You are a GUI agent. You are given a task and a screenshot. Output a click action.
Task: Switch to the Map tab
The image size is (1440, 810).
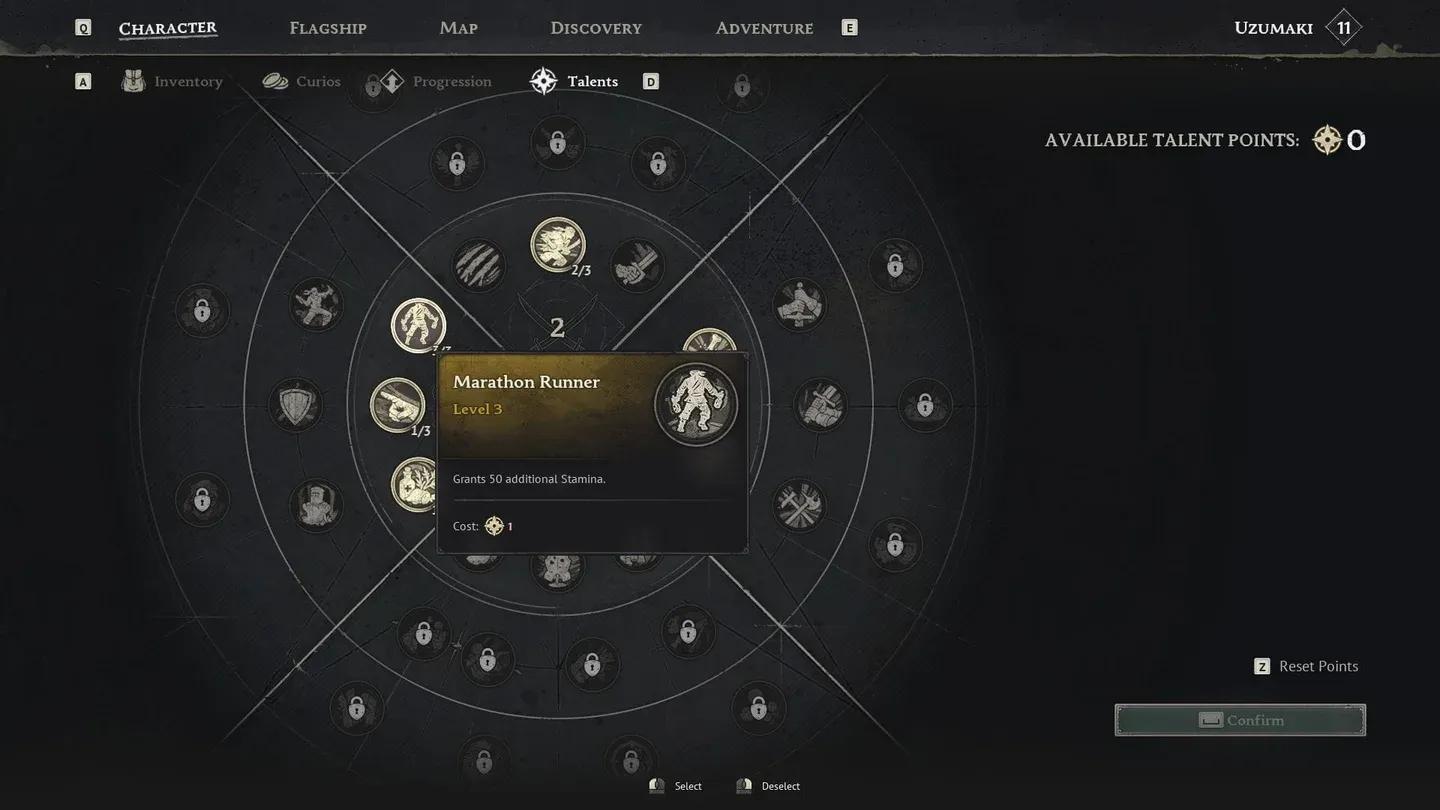pos(458,27)
